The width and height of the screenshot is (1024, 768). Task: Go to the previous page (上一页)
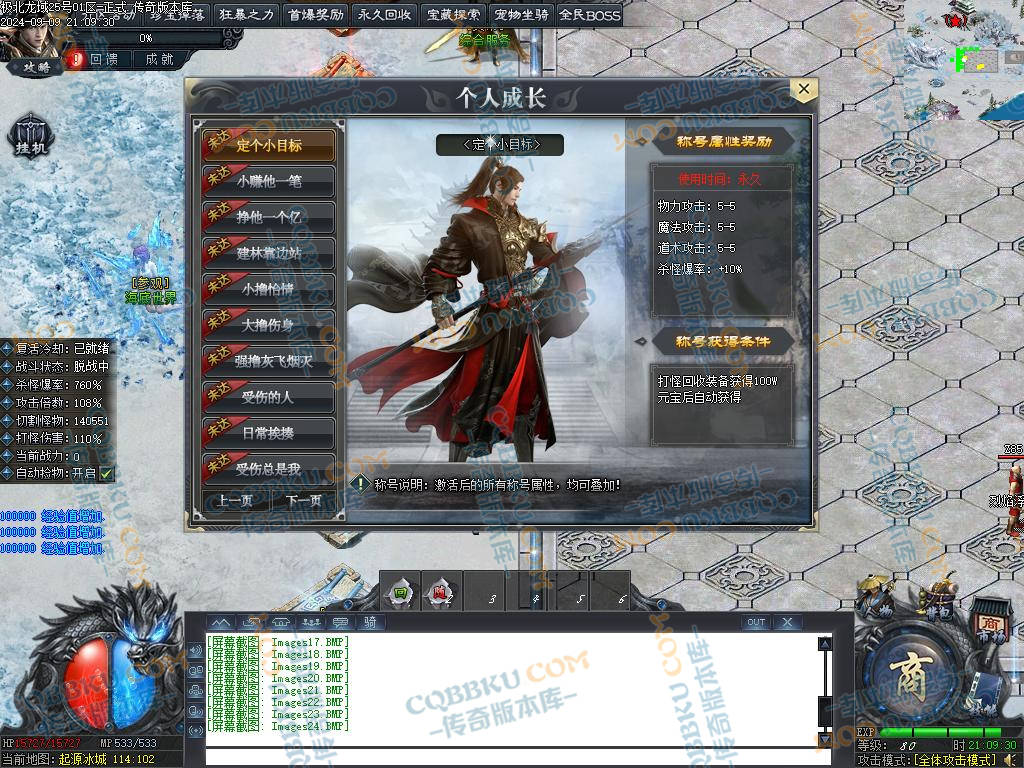pos(235,501)
